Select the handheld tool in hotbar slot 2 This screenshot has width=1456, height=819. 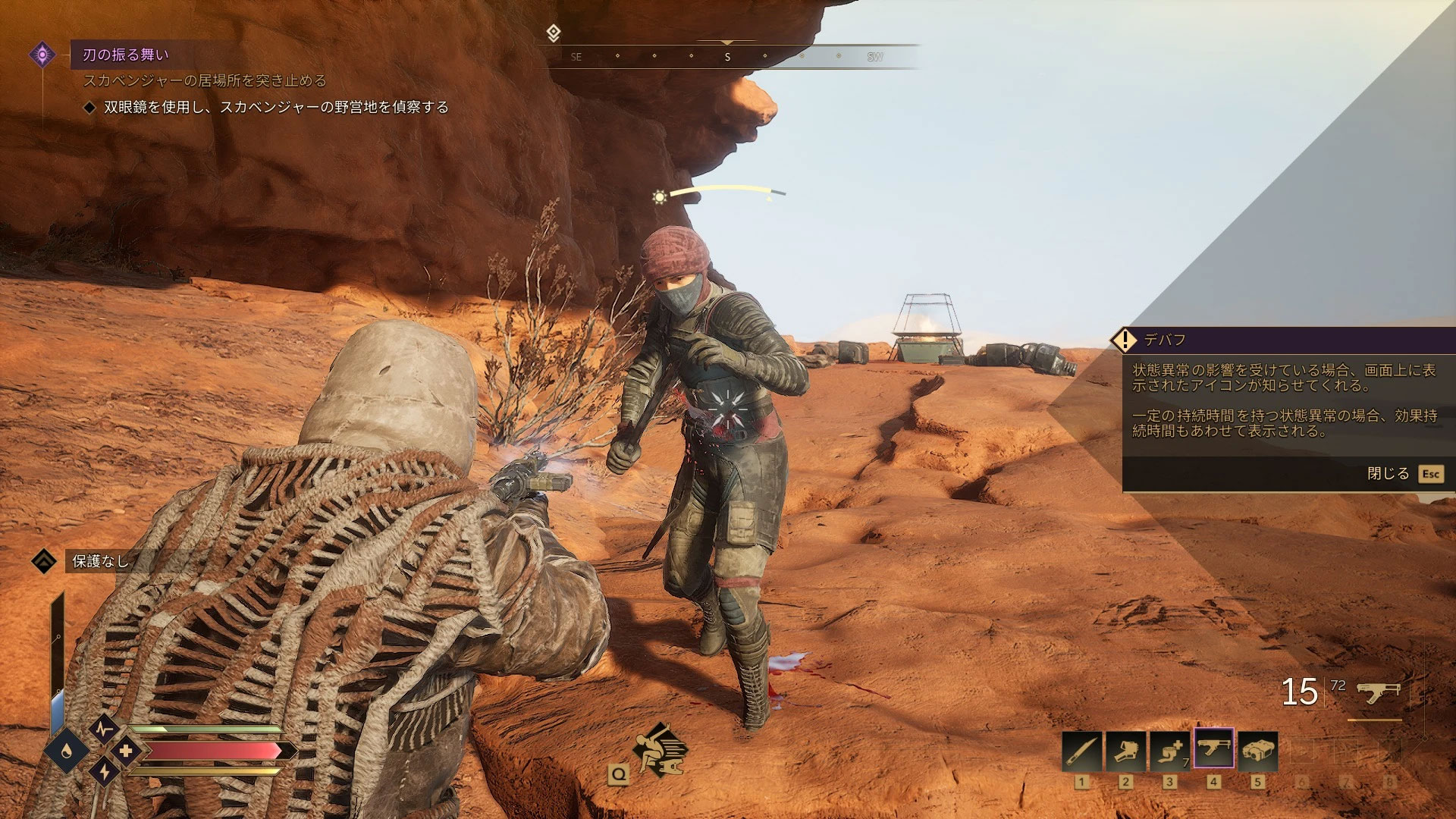point(1125,751)
